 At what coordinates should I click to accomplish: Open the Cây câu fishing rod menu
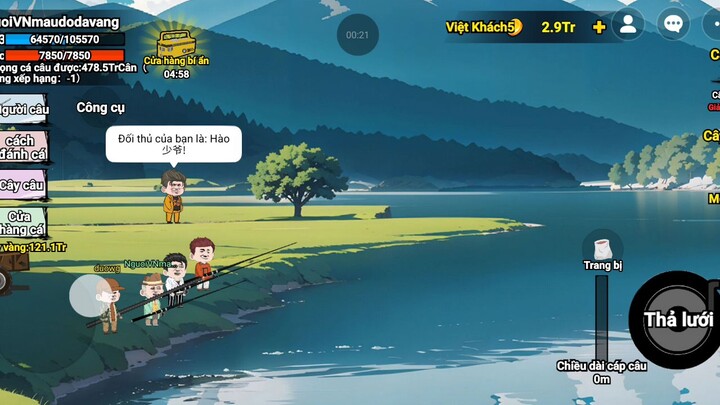pos(22,185)
